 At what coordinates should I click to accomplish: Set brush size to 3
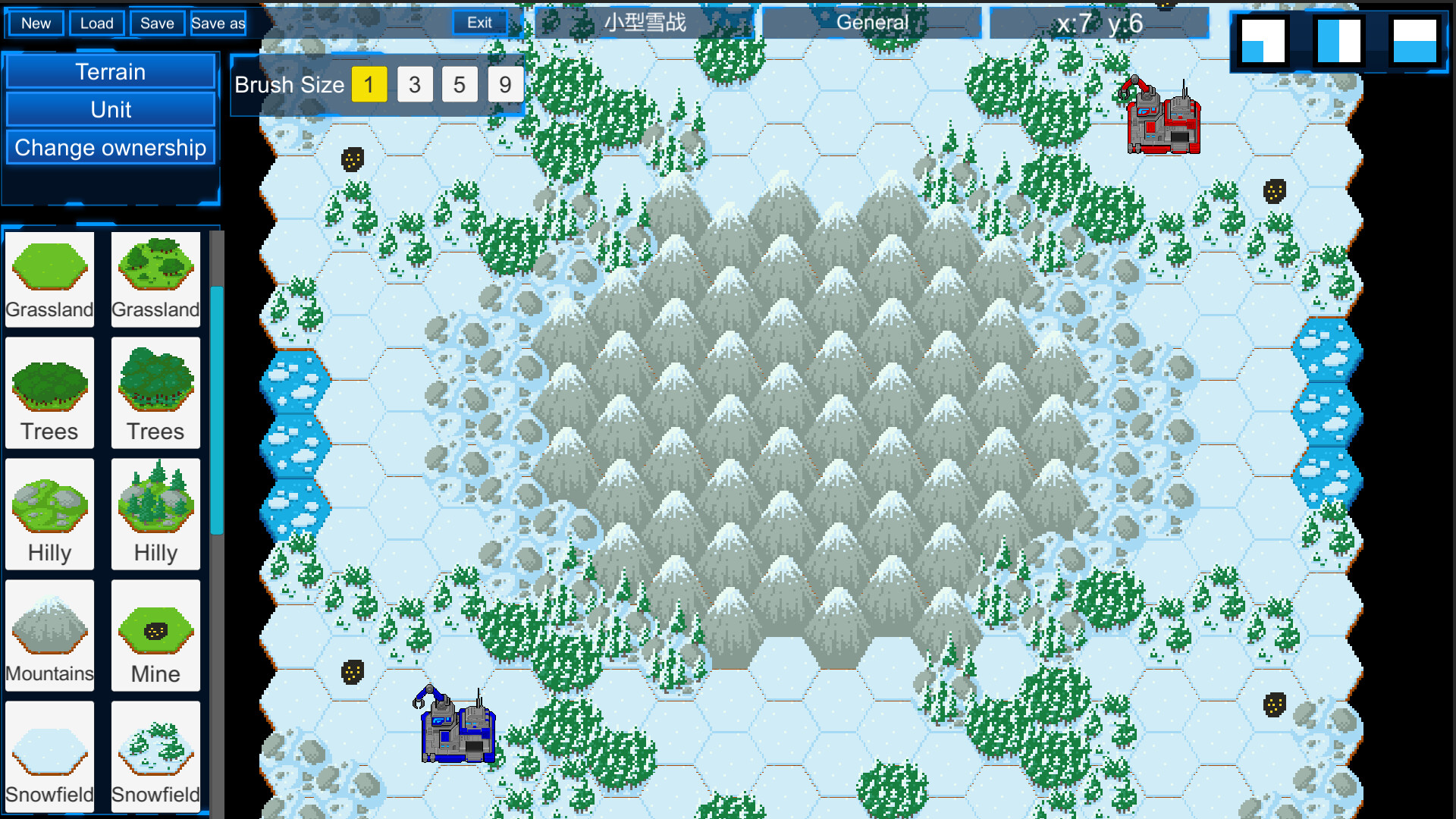coord(415,84)
